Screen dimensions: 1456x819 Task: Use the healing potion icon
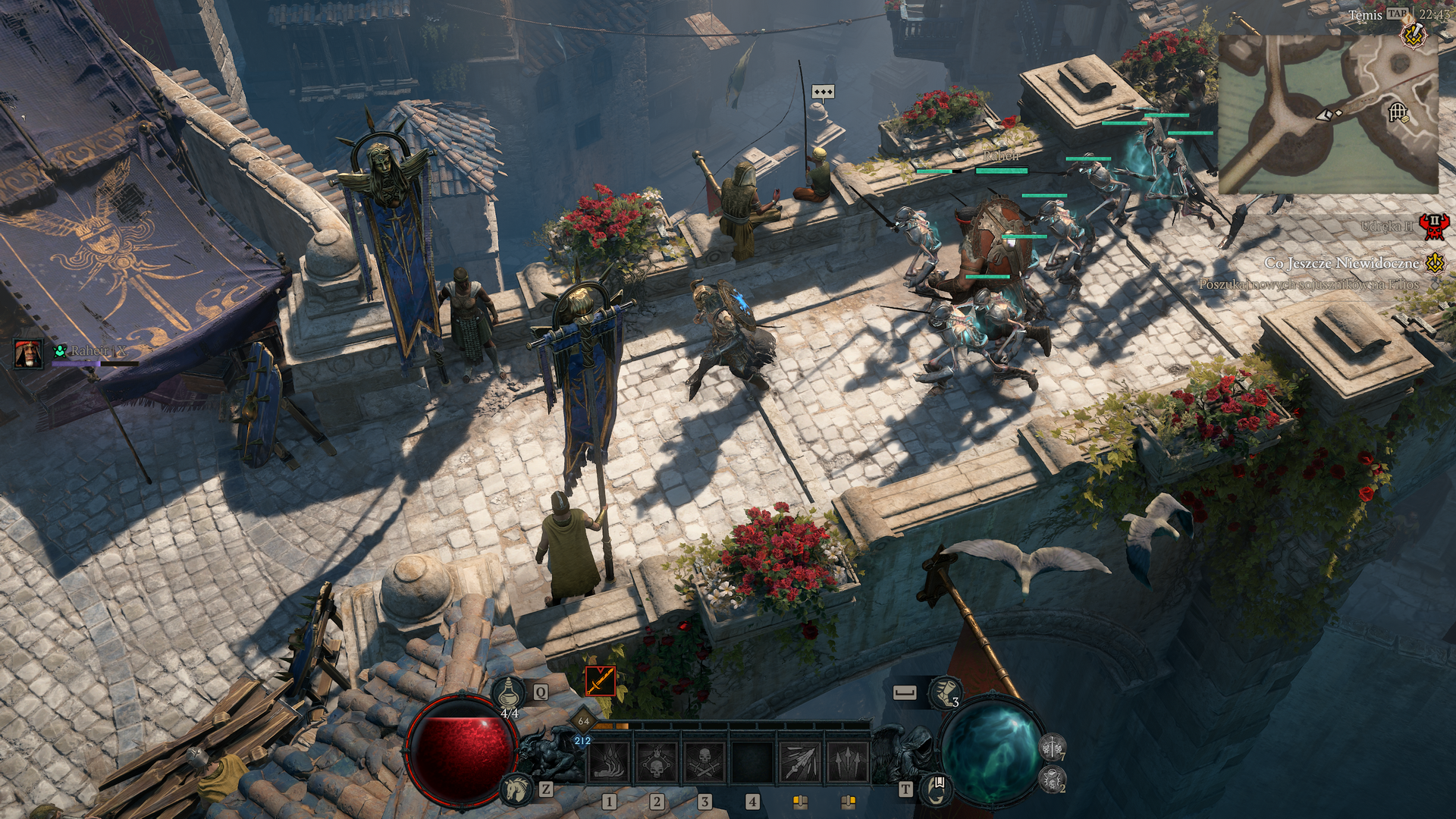pos(508,692)
